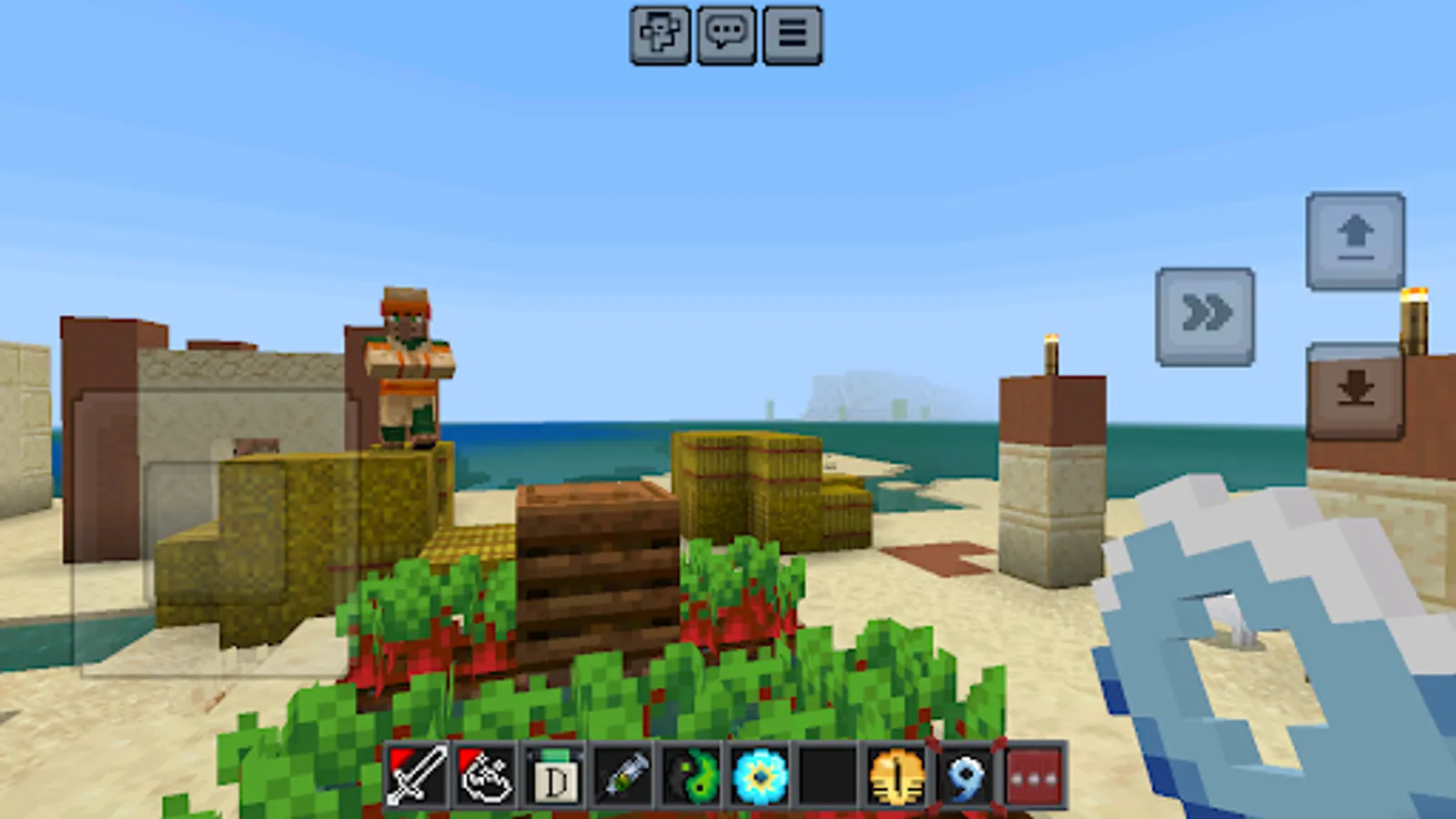Select the golden helmet emblem item
1456x819 pixels.
tap(893, 778)
